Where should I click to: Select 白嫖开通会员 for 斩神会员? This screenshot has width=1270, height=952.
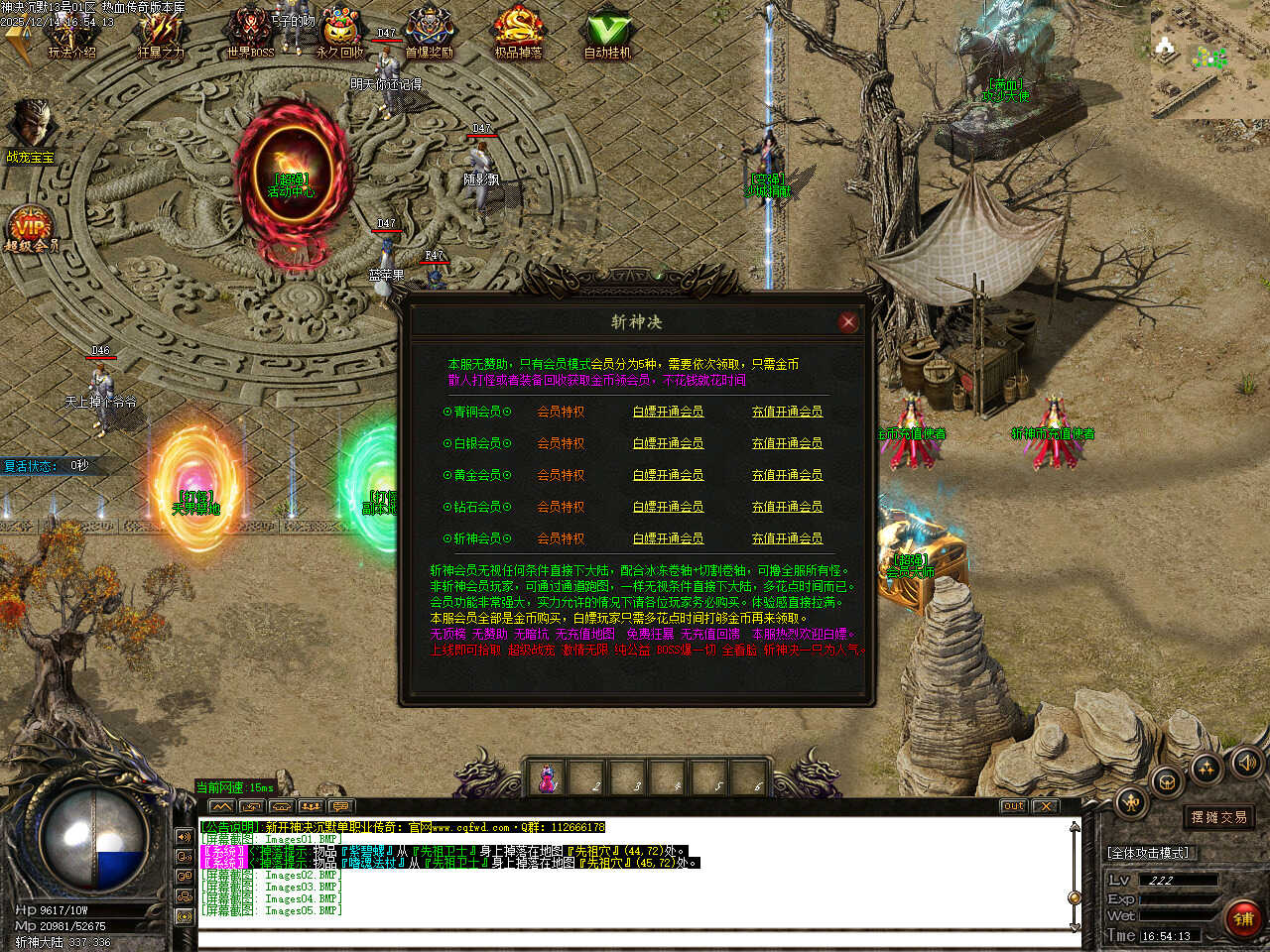click(668, 538)
